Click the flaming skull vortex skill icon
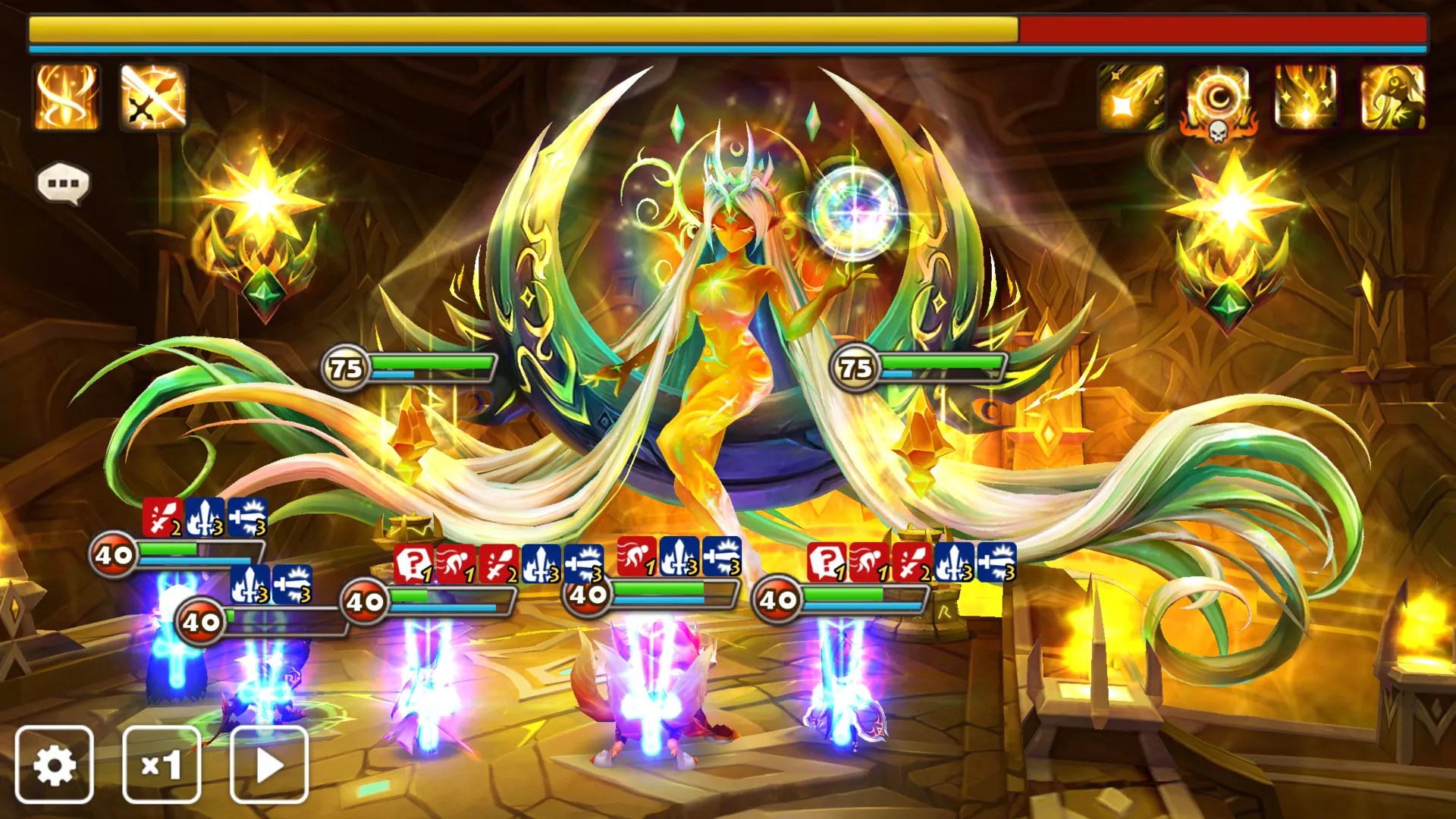1456x819 pixels. 1217,99
